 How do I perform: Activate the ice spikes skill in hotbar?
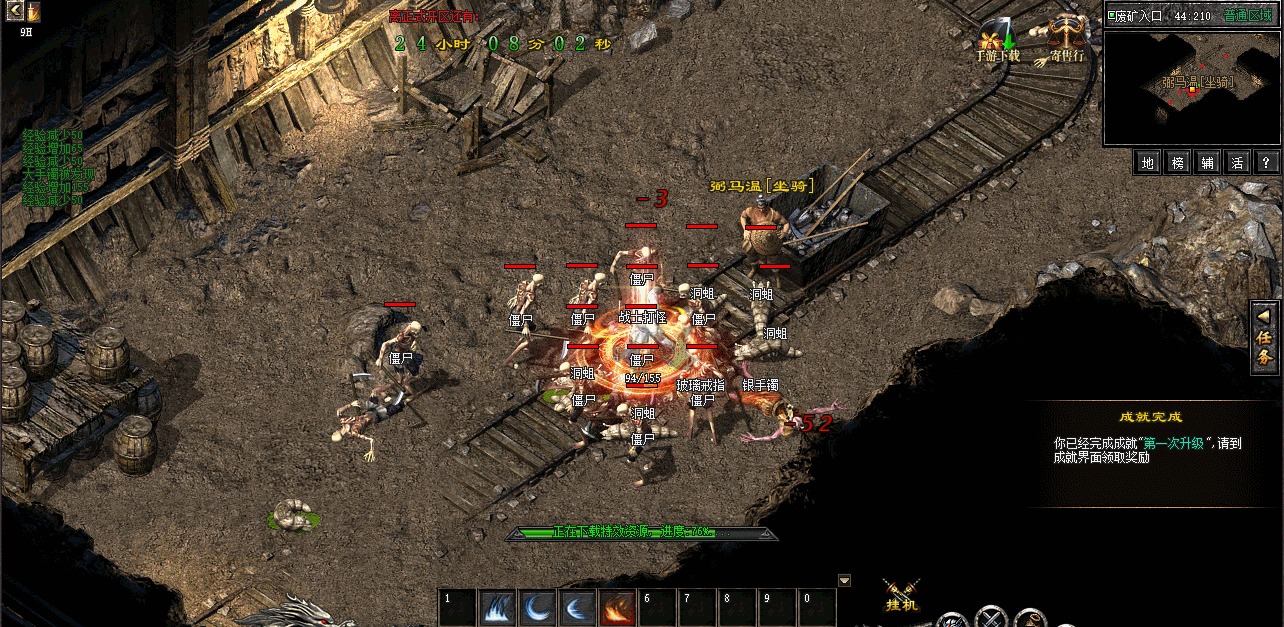click(497, 607)
